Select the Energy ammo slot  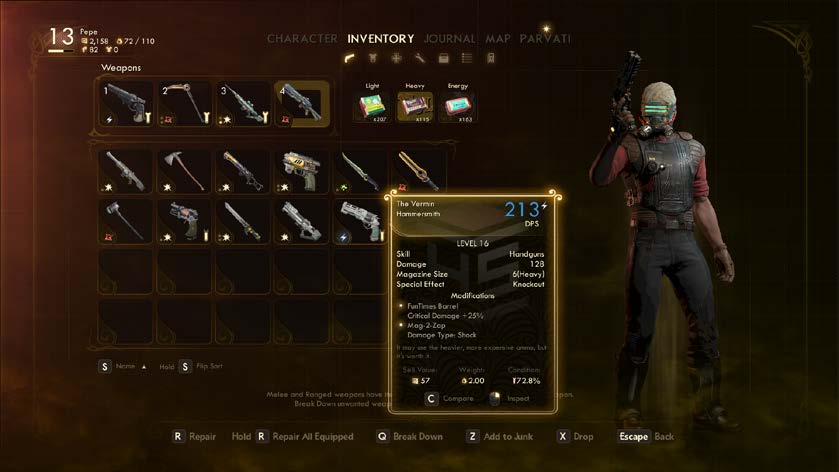click(456, 106)
